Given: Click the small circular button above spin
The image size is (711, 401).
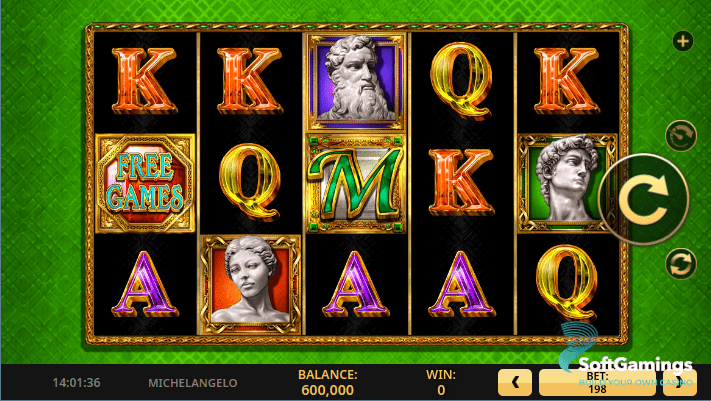Looking at the screenshot, I should [682, 136].
